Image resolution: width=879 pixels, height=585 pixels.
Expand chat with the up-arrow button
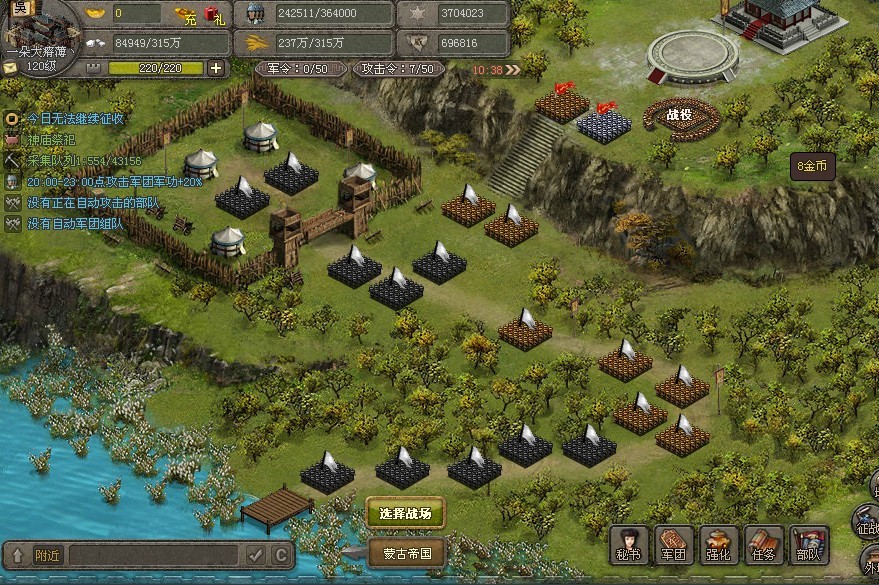coord(16,555)
